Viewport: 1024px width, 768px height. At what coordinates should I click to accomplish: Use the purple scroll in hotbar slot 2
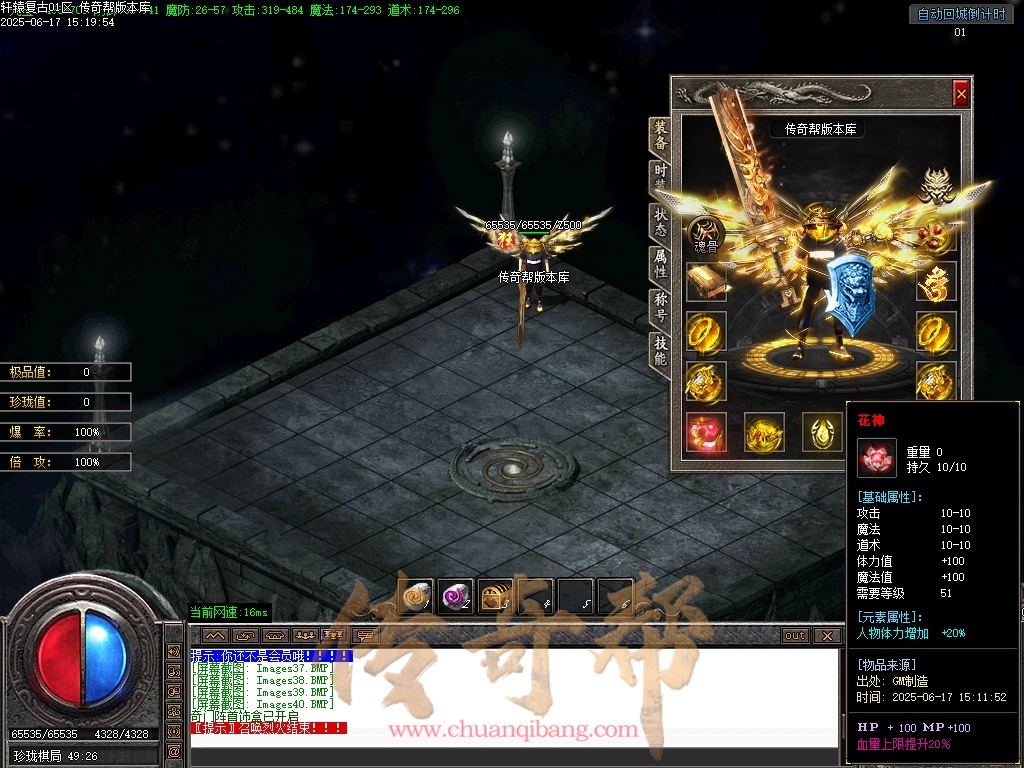coord(456,596)
